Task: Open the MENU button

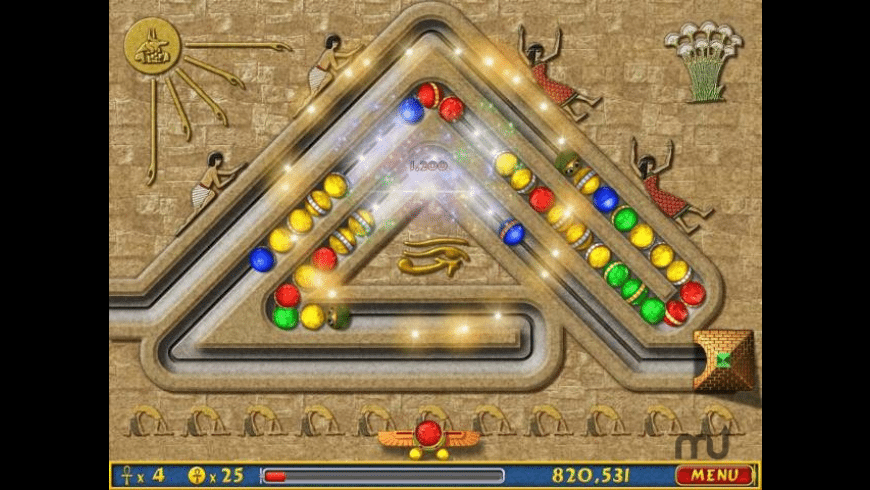Action: 714,475
